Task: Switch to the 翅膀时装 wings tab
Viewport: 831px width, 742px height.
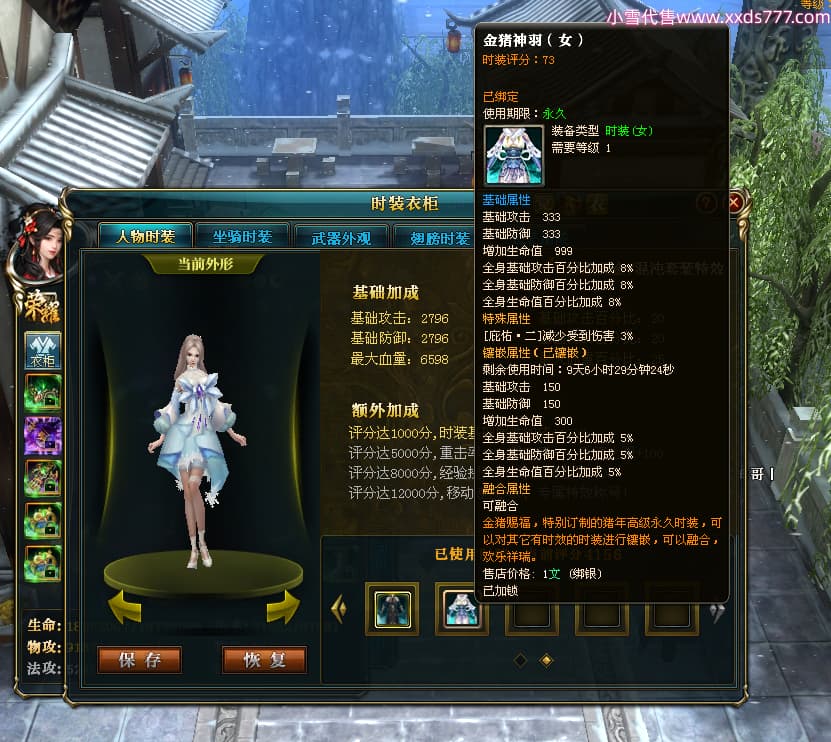Action: 438,238
